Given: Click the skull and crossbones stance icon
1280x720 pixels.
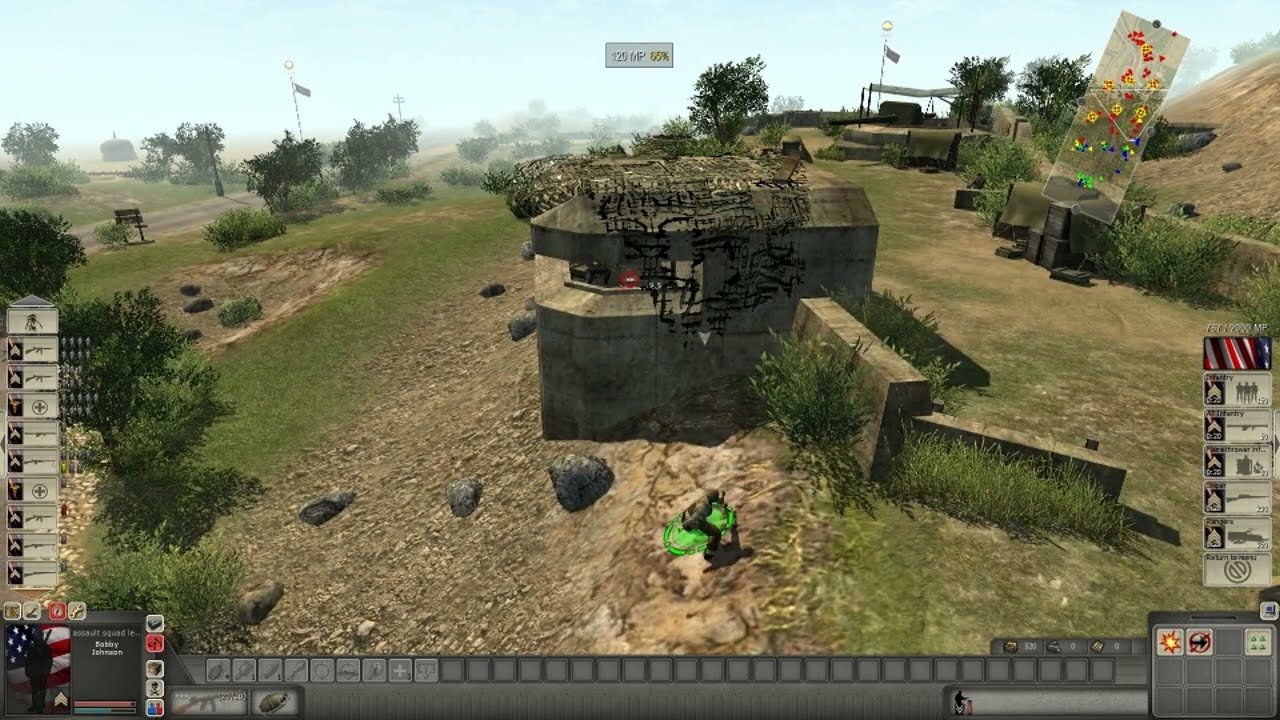Looking at the screenshot, I should 155,688.
